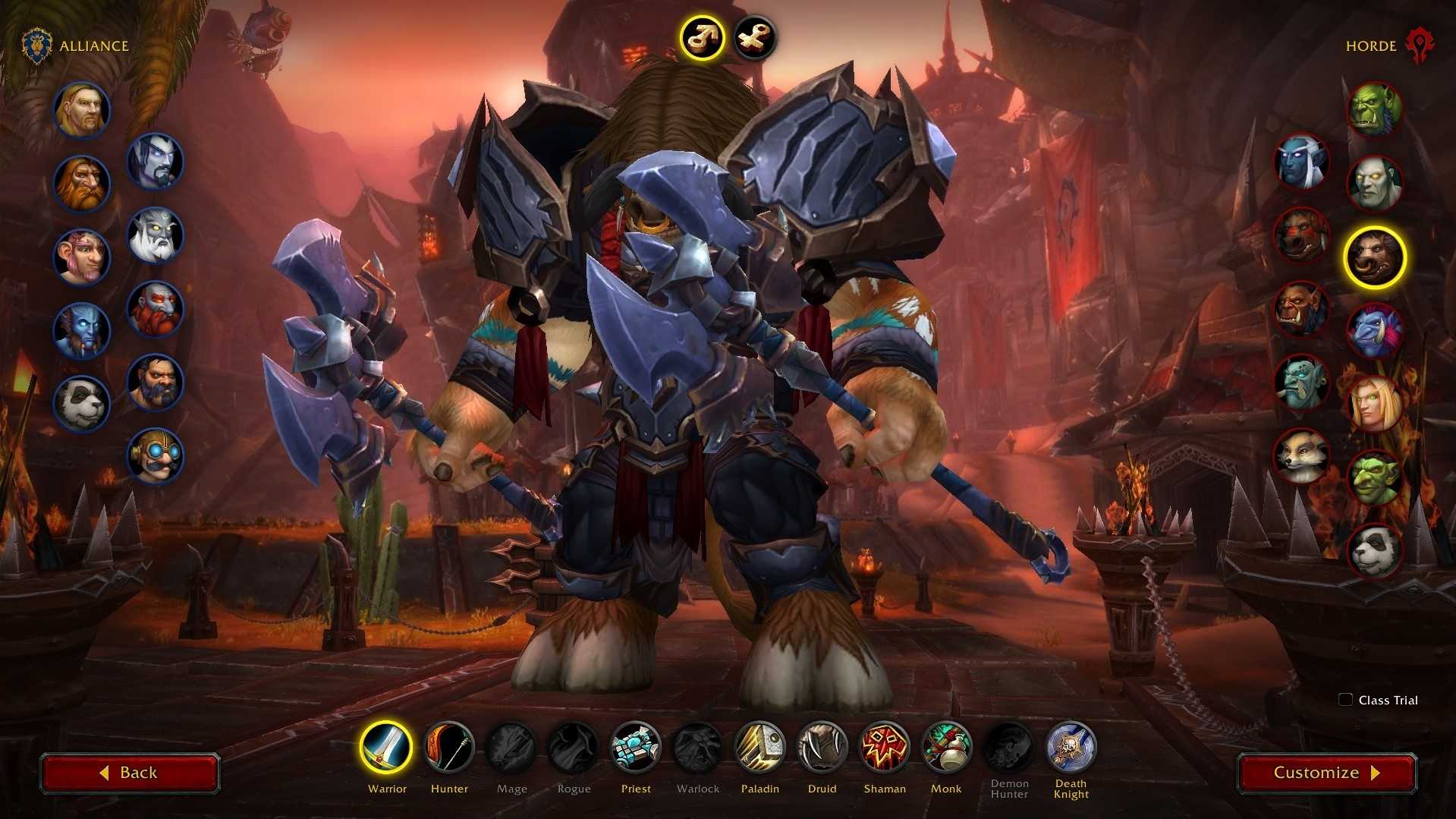Viewport: 1456px width, 819px height.
Task: Choose the Paladin class icon
Action: (759, 748)
